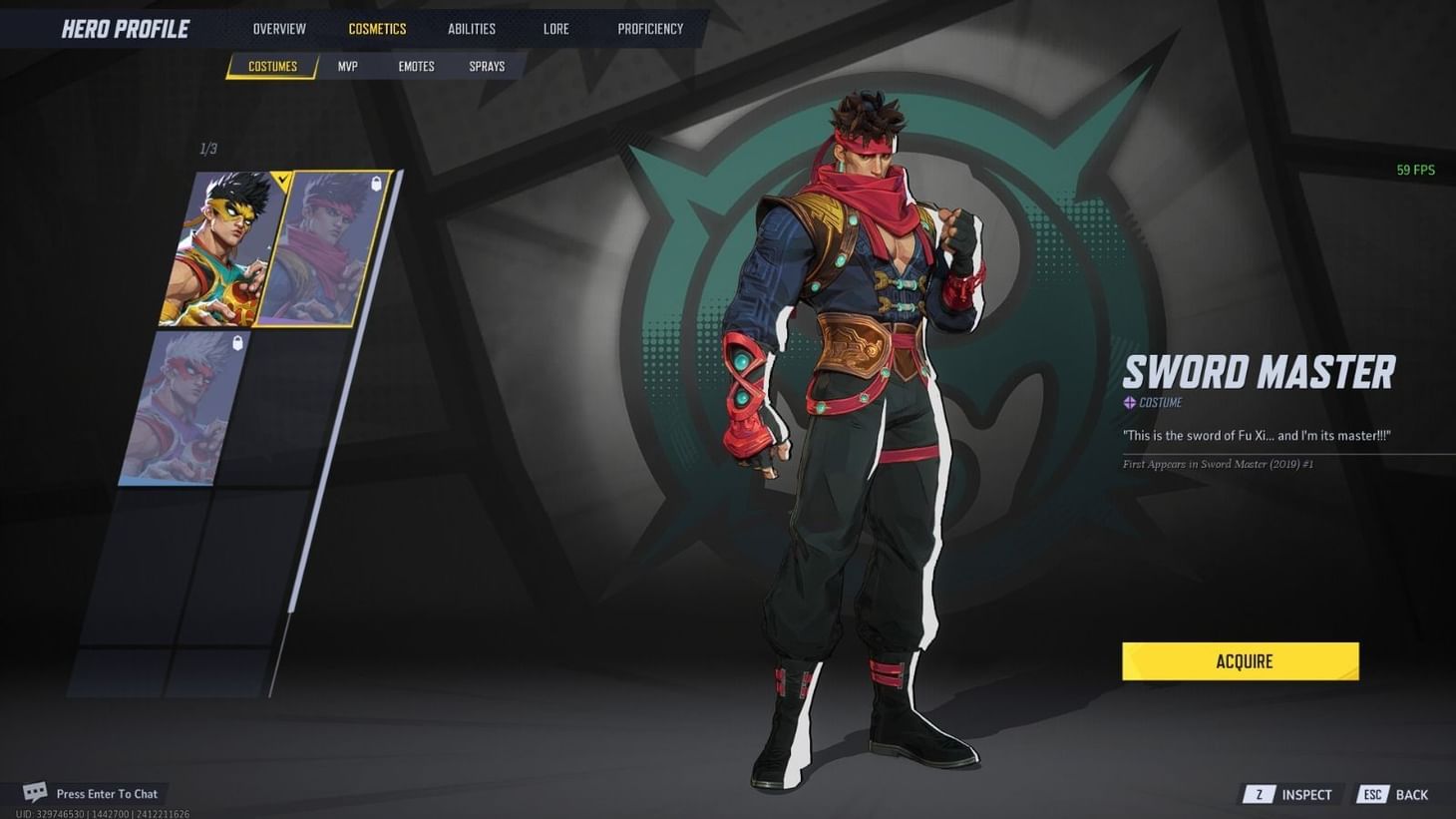The image size is (1456, 819).
Task: Switch to the Abilities tab
Action: coord(471,28)
